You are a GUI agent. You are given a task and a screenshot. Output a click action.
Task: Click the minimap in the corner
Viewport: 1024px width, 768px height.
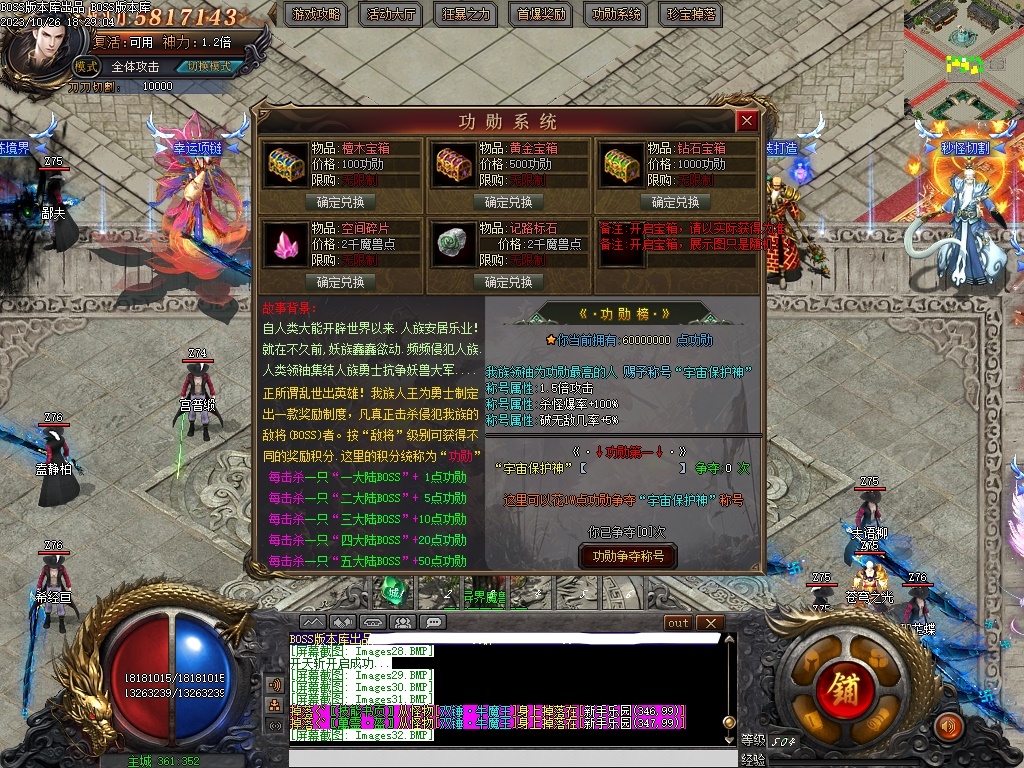point(964,60)
